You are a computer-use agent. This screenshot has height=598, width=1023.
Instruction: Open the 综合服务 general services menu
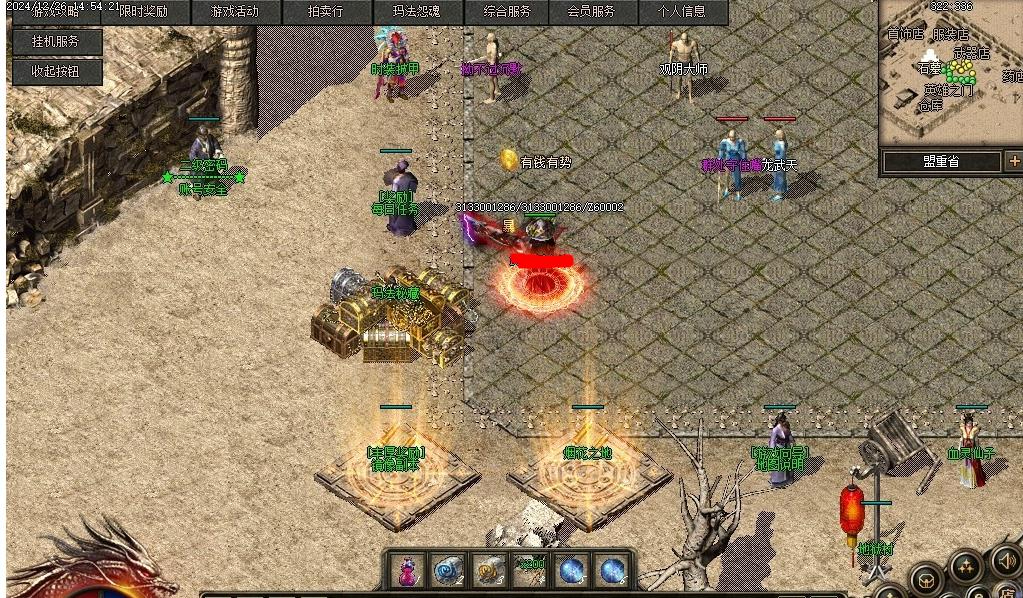pos(503,12)
